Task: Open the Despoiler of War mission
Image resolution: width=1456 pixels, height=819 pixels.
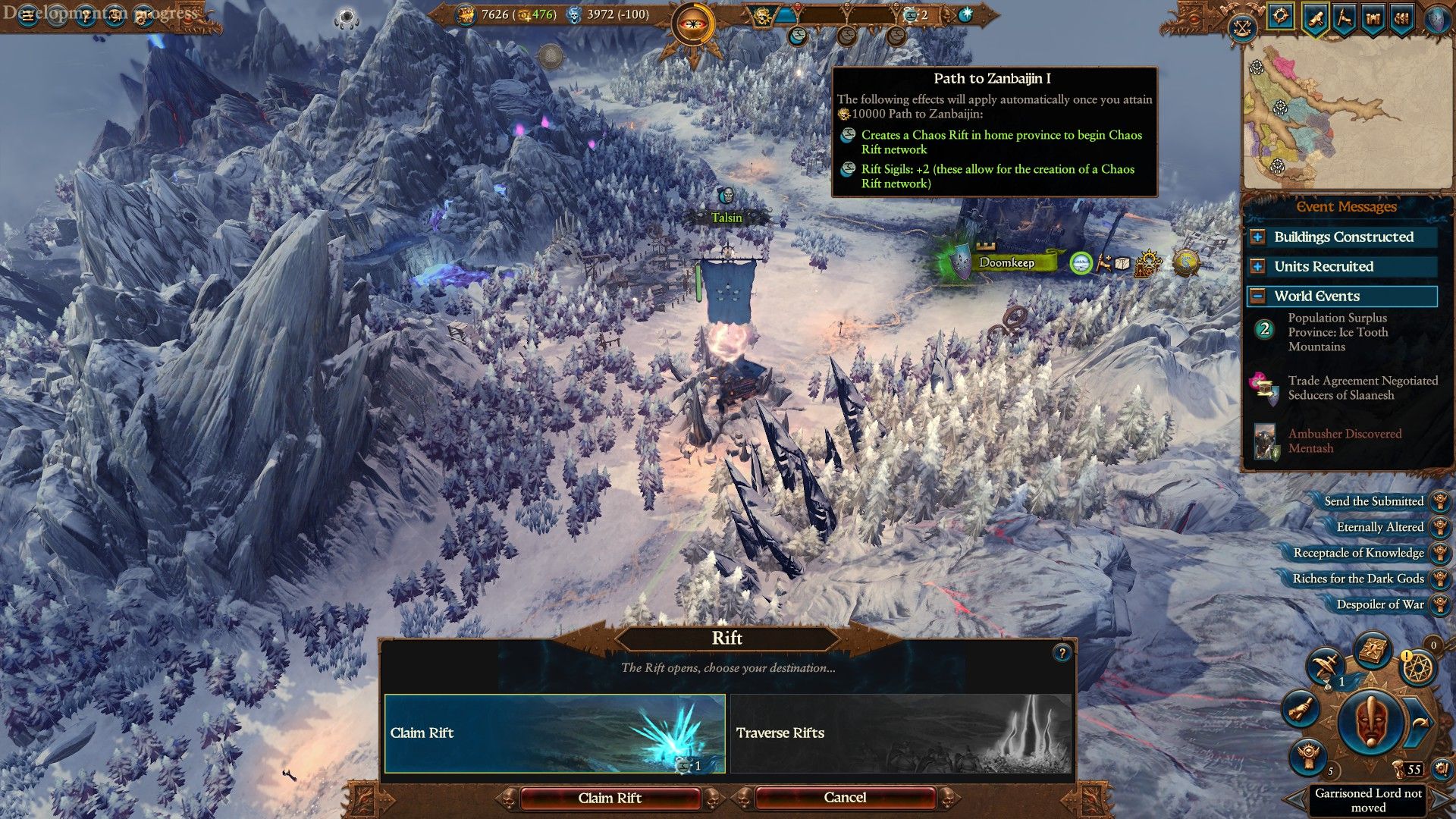Action: 1379,604
